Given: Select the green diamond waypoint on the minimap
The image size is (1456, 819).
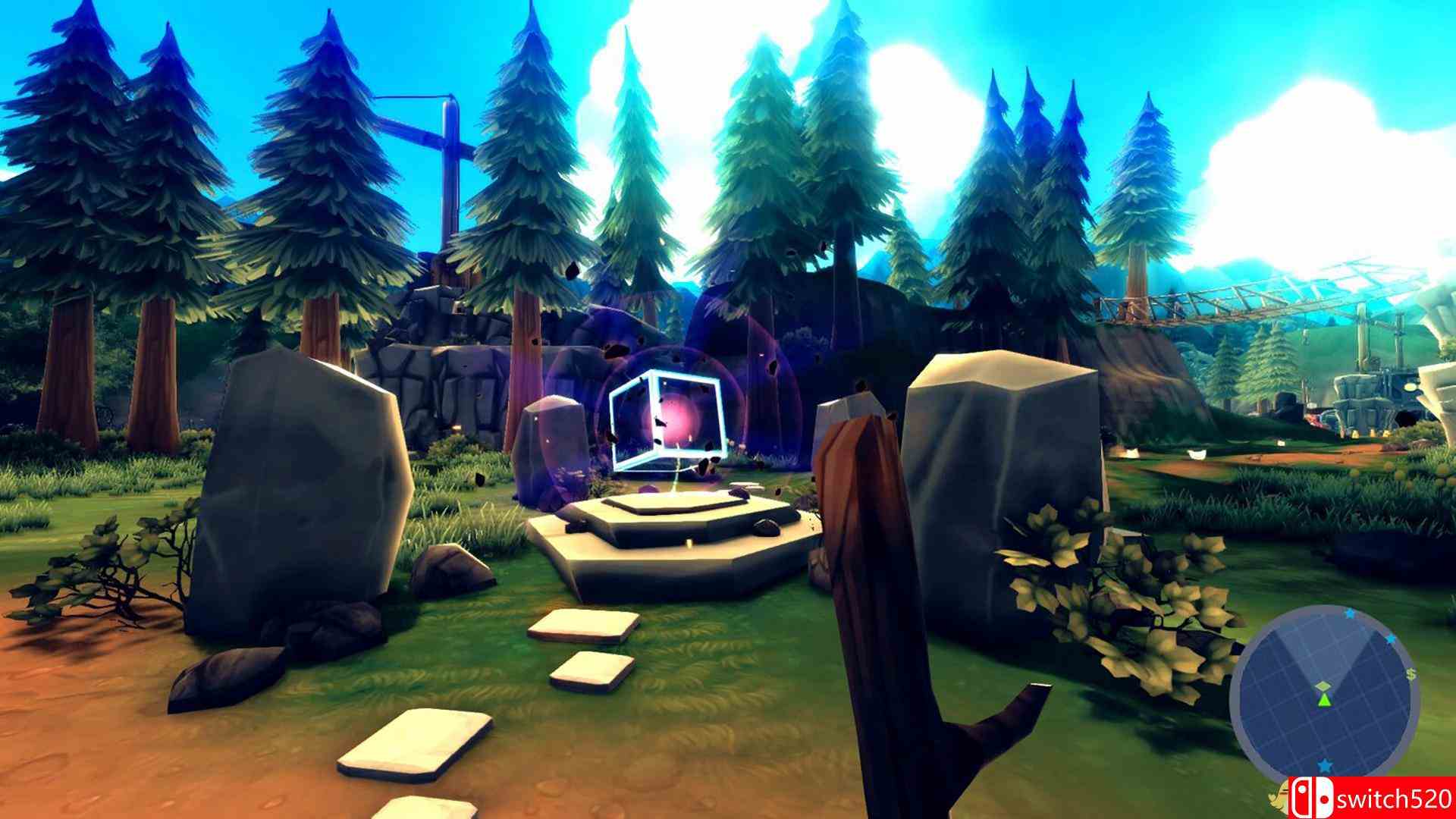Looking at the screenshot, I should (1323, 686).
